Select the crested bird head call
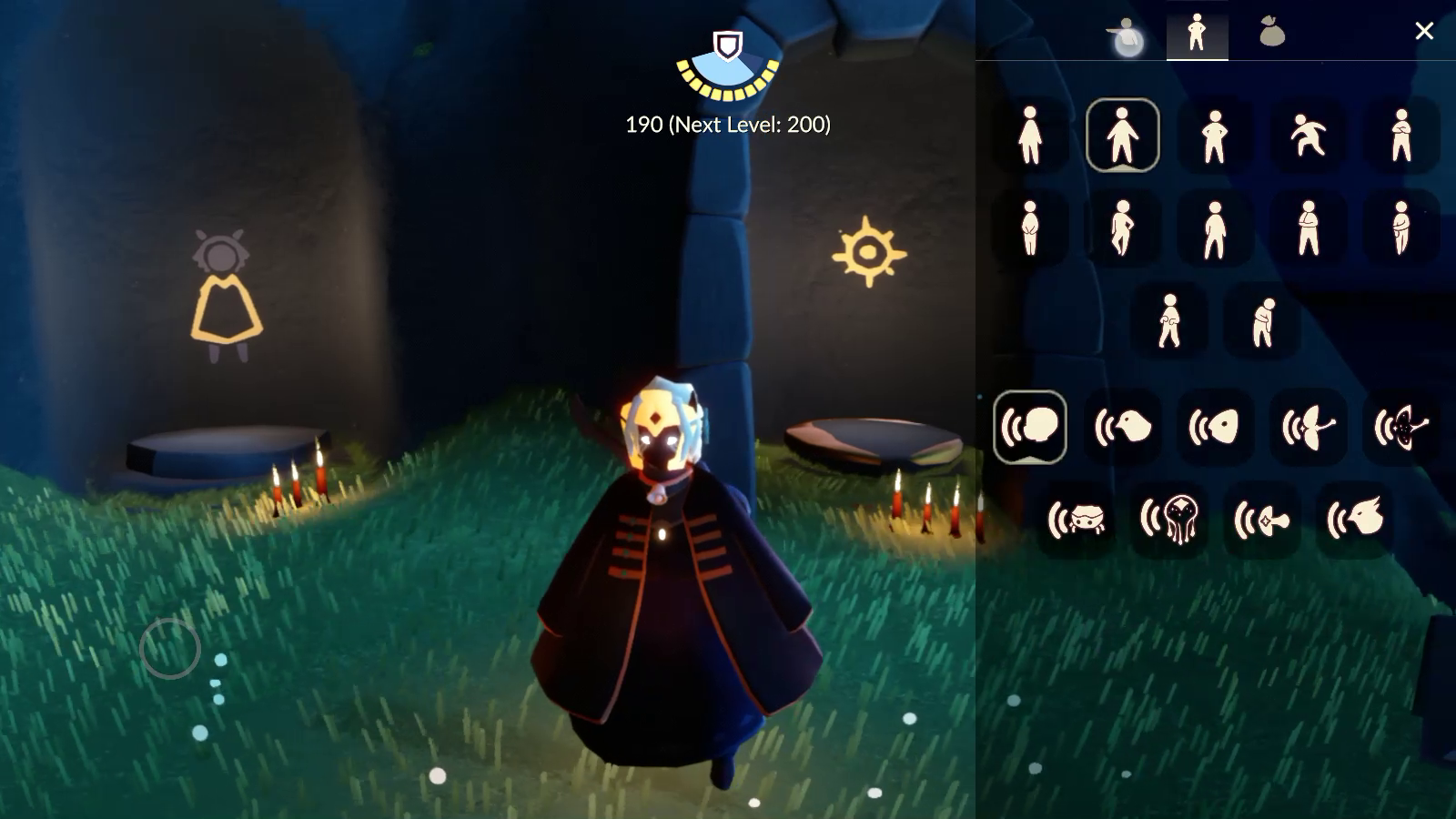 click(1355, 520)
